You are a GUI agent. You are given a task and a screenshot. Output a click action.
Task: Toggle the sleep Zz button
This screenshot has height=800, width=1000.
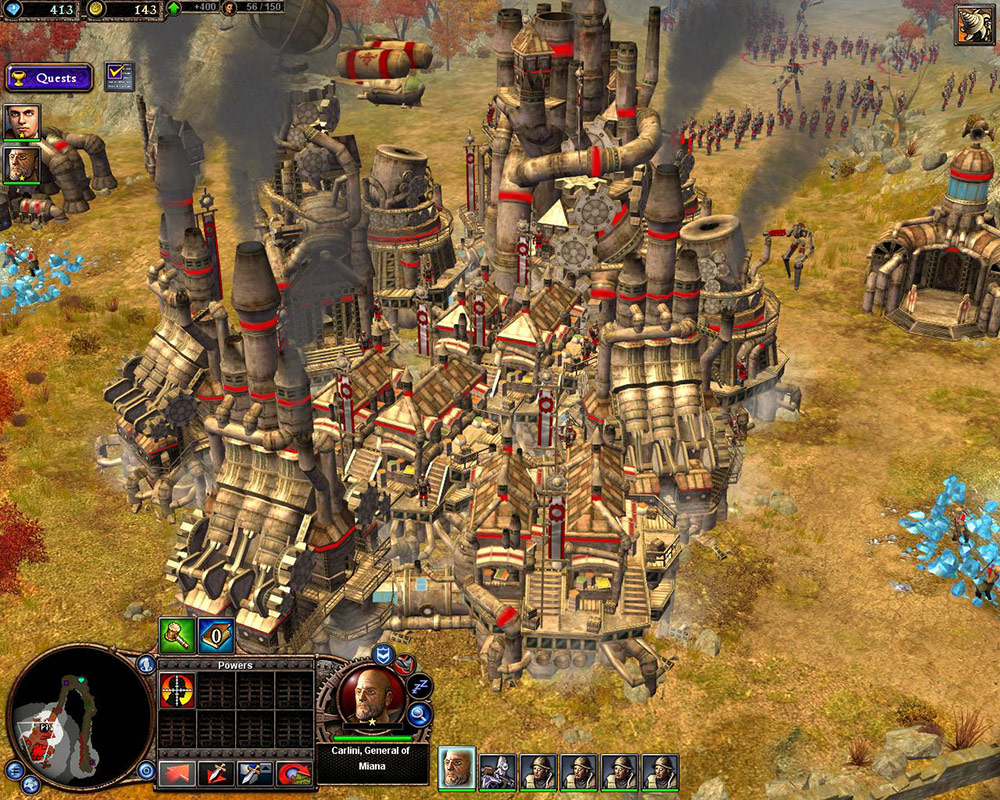(419, 687)
